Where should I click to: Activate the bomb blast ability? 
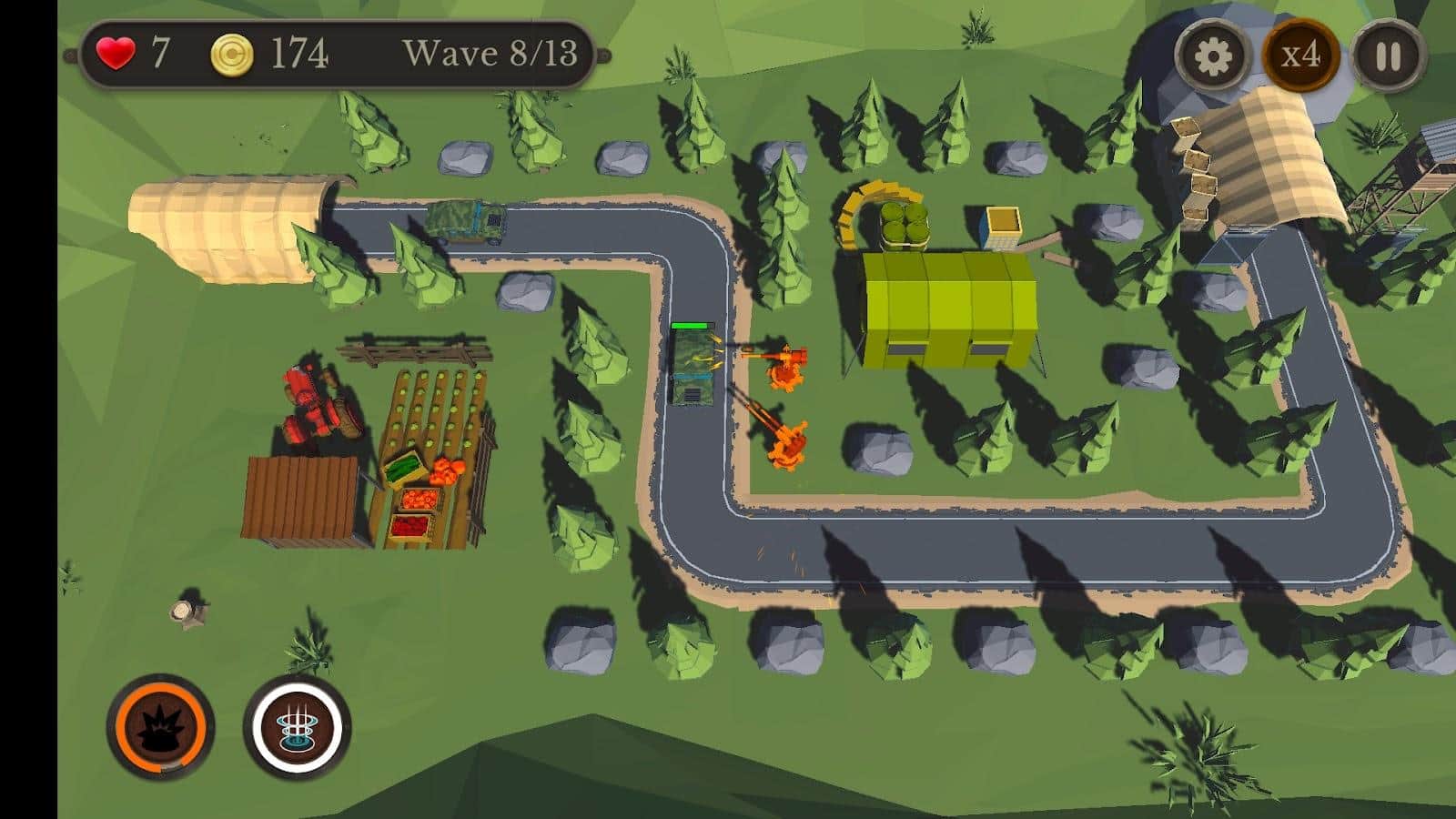click(164, 726)
